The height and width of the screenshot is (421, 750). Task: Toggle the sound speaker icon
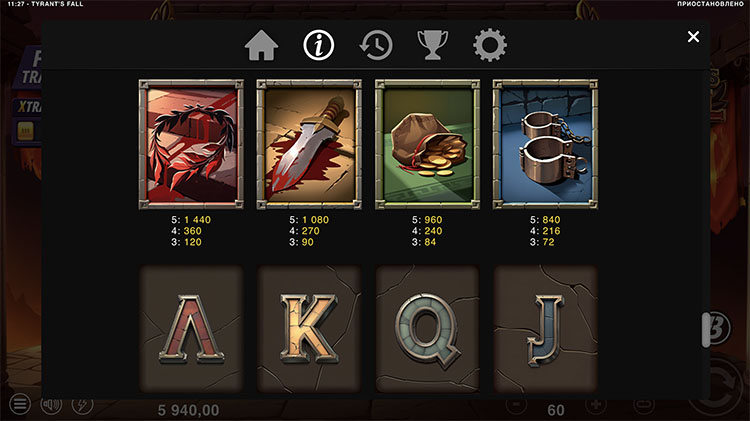[x=50, y=404]
